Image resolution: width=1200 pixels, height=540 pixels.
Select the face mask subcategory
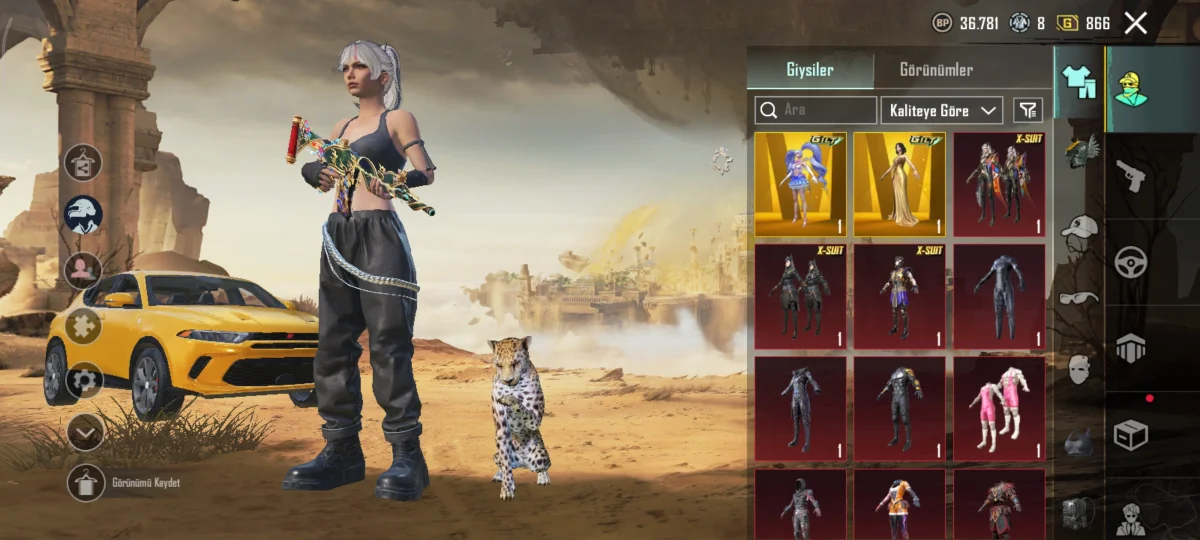tap(1079, 369)
